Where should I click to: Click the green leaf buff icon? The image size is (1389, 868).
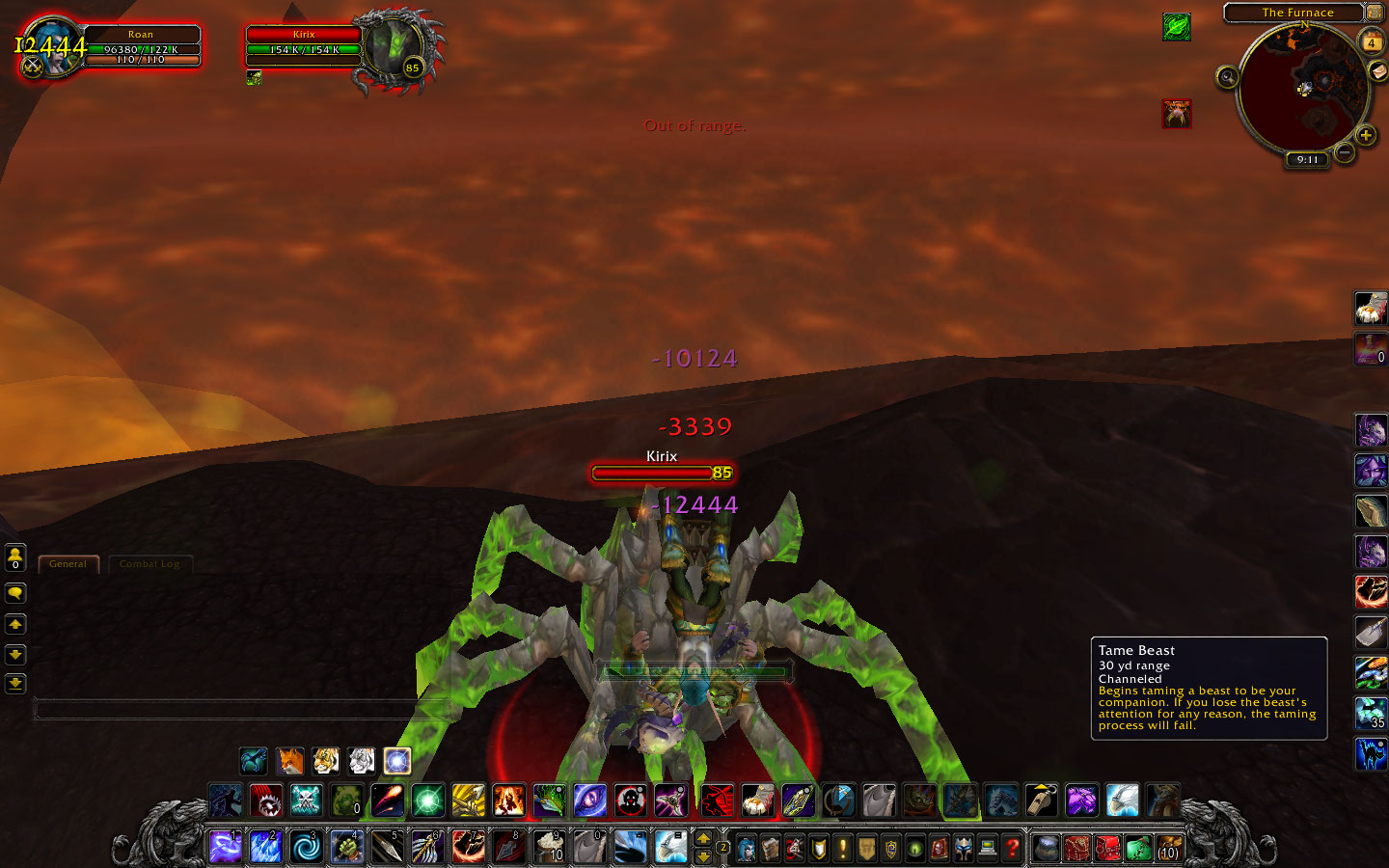coord(1176,26)
